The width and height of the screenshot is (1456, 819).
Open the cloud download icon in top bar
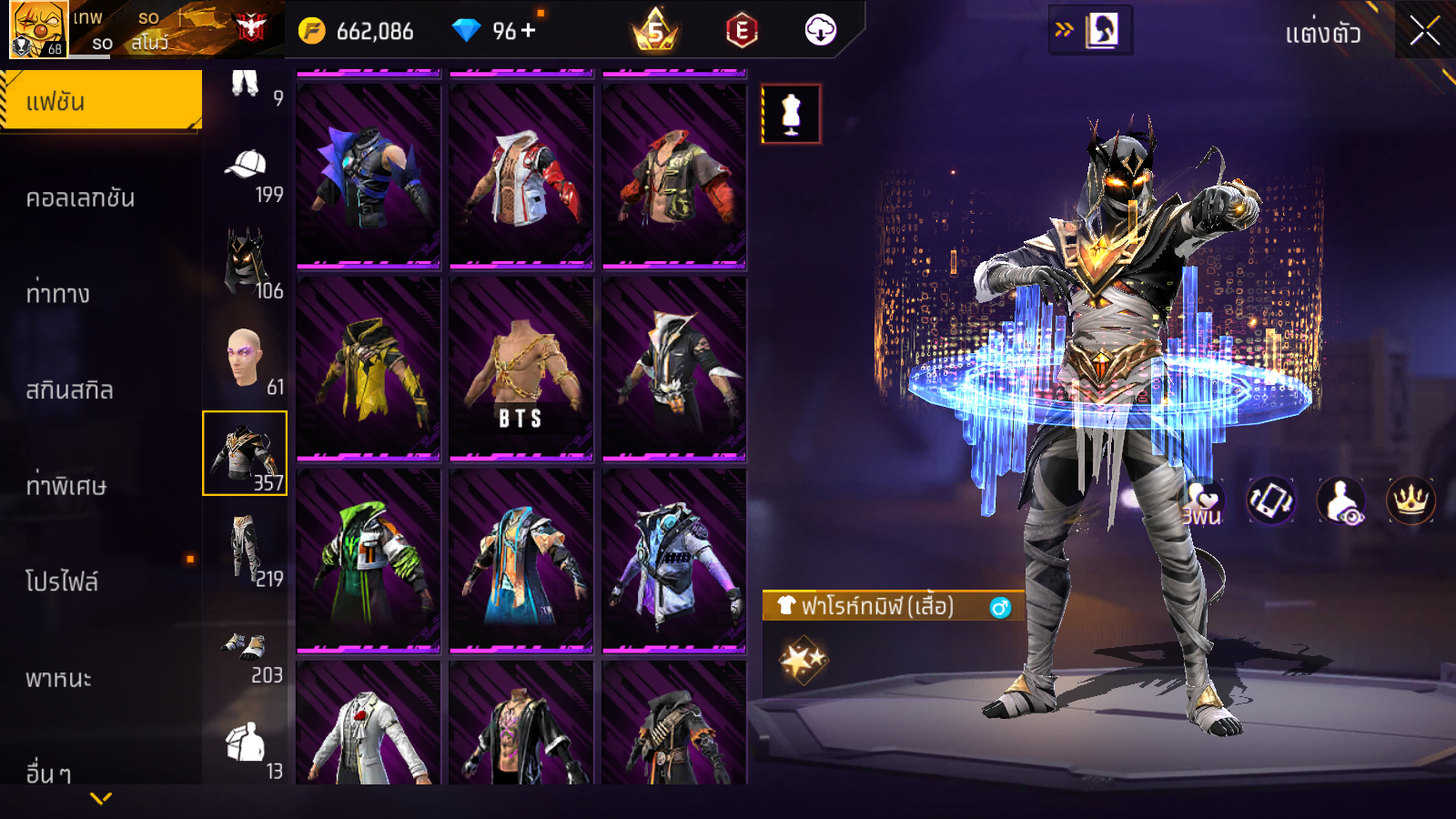(x=820, y=30)
